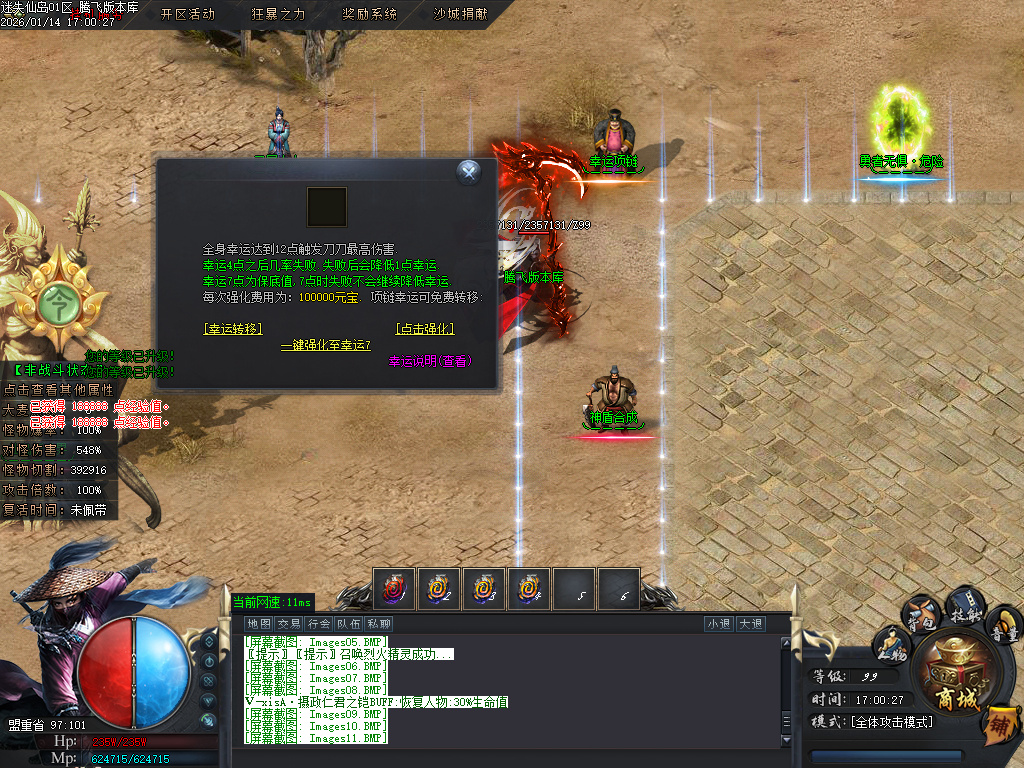The image size is (1024, 768).
Task: Click the 小退 logout button
Action: pyautogui.click(x=719, y=624)
